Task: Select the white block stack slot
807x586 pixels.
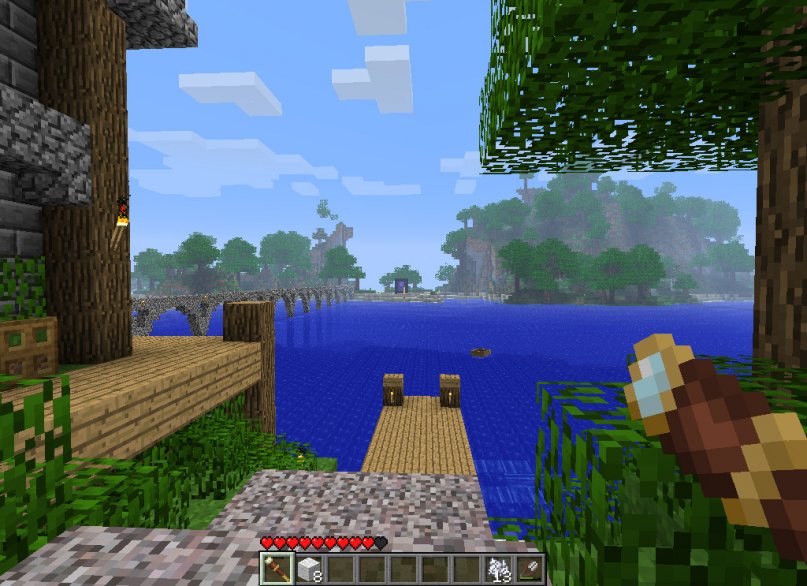Action: [308, 569]
